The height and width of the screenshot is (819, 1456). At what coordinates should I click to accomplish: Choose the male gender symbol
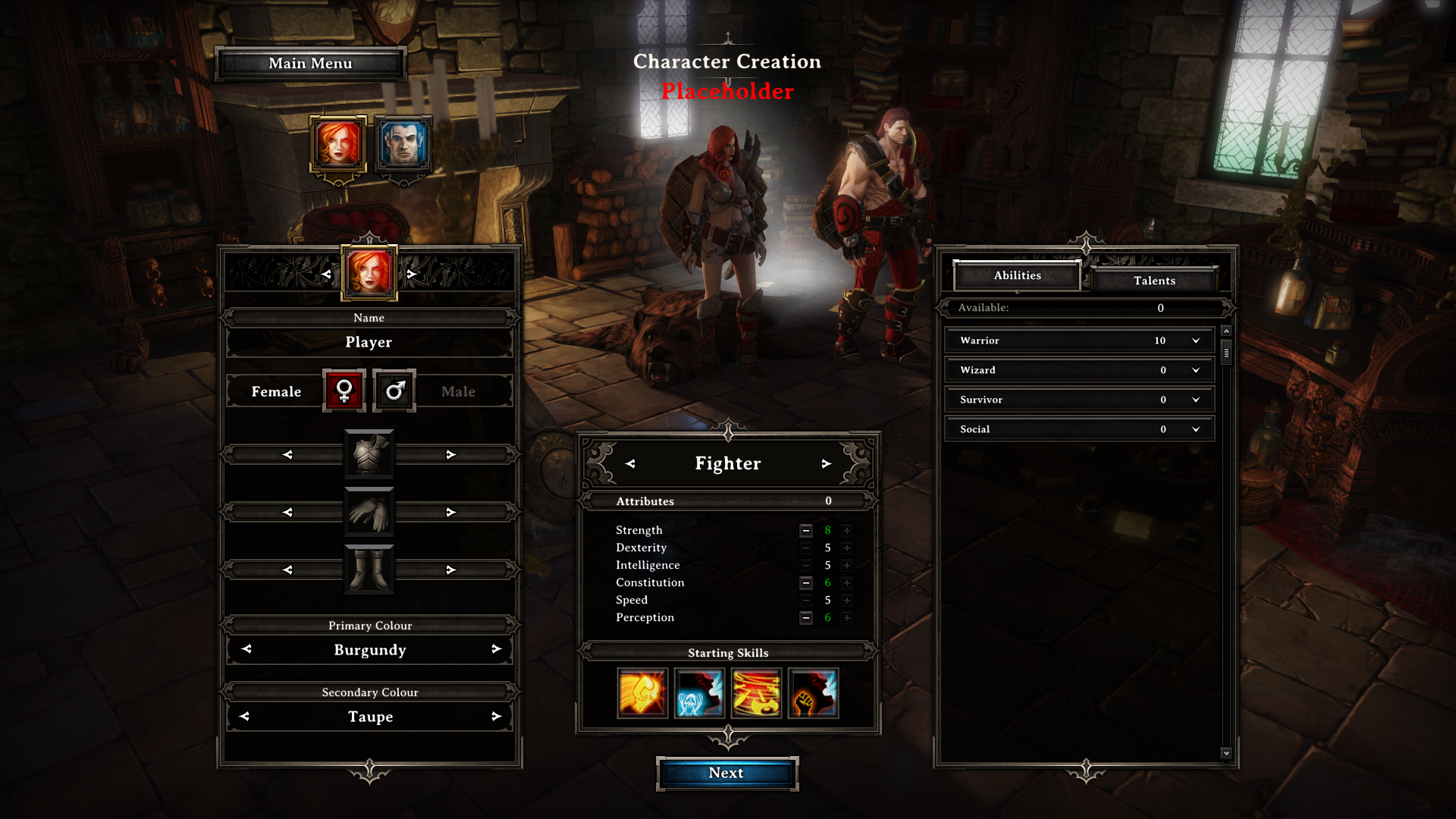(x=394, y=391)
